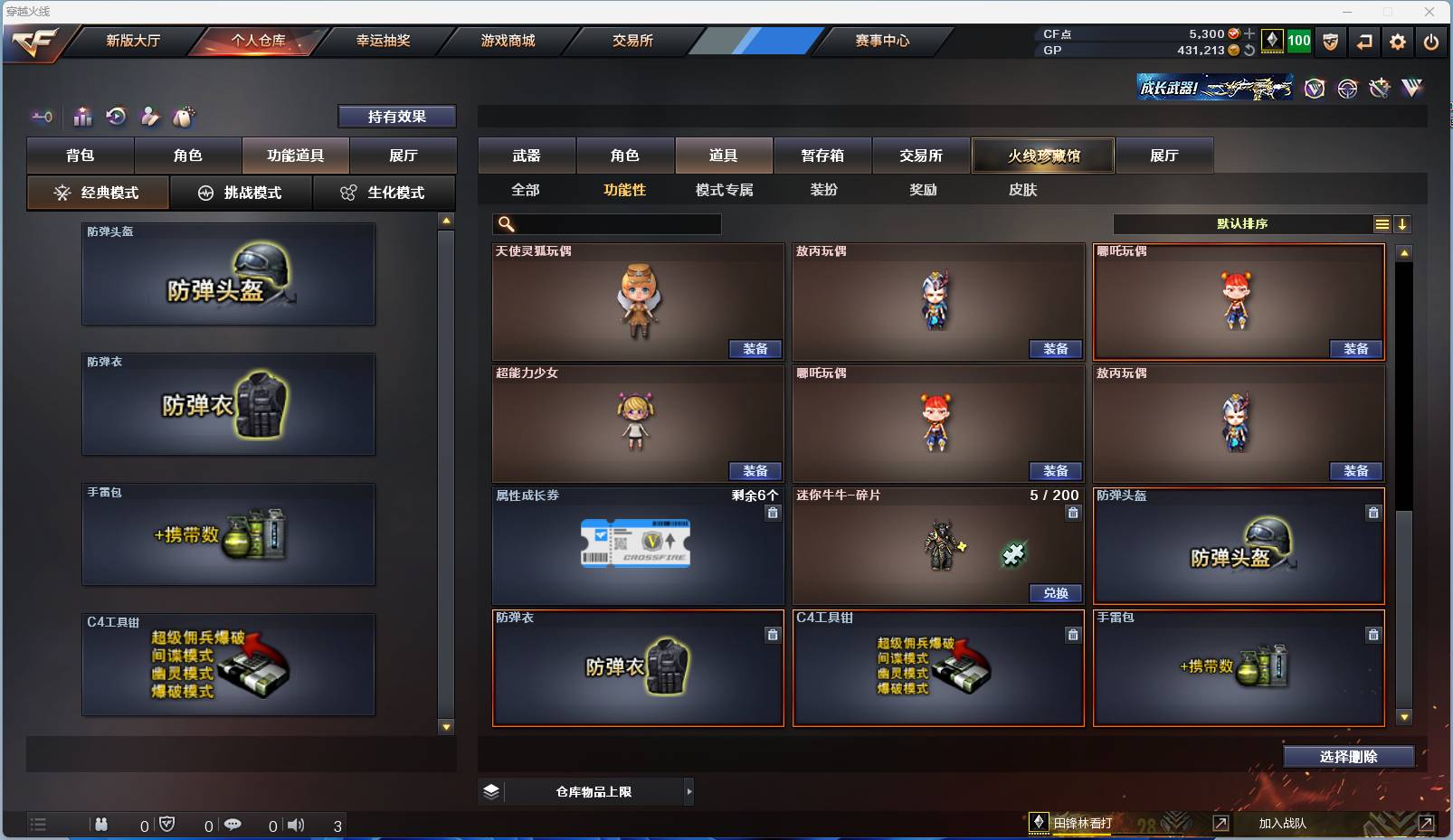The width and height of the screenshot is (1453, 840).
Task: Switch to the 幸运抽奖 tab
Action: (x=381, y=41)
